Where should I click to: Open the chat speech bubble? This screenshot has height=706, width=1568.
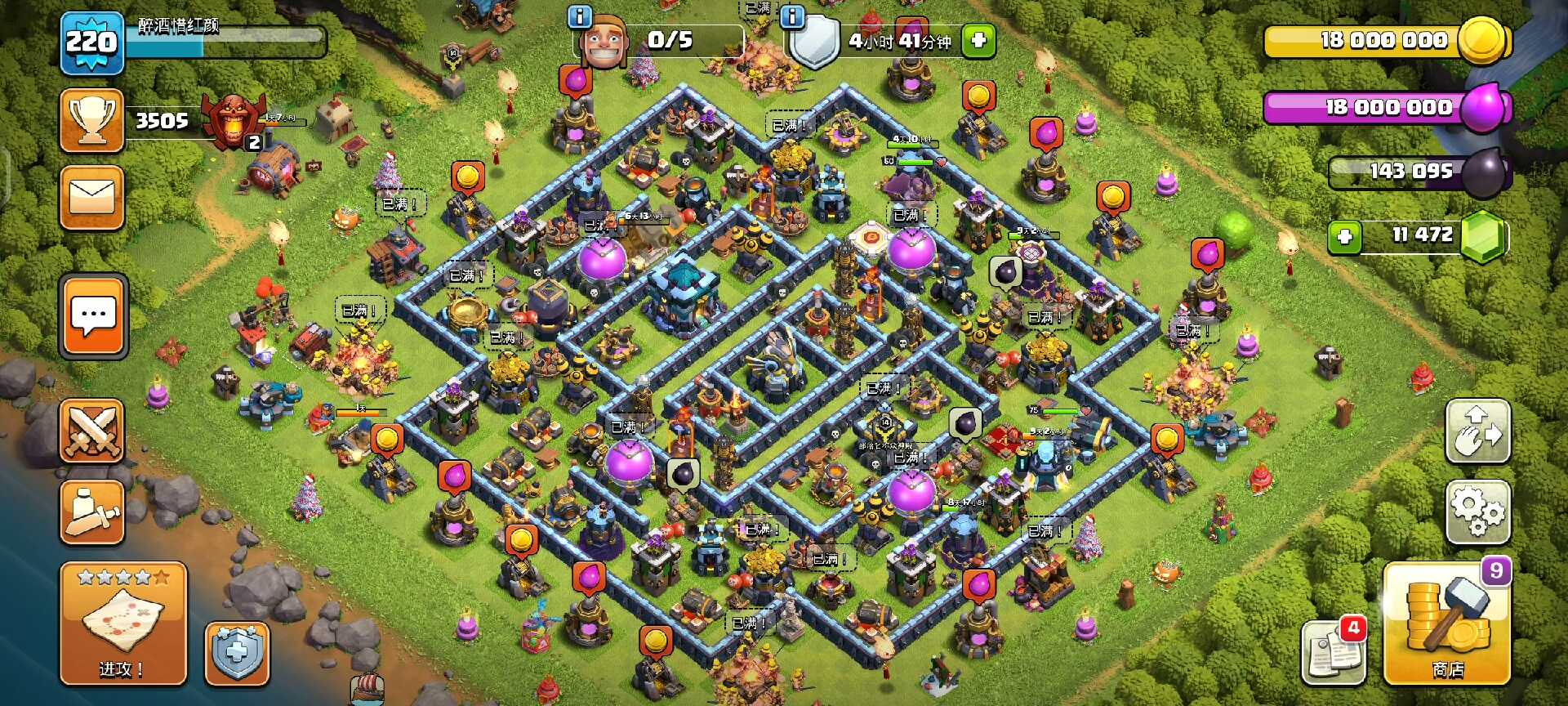click(x=93, y=316)
